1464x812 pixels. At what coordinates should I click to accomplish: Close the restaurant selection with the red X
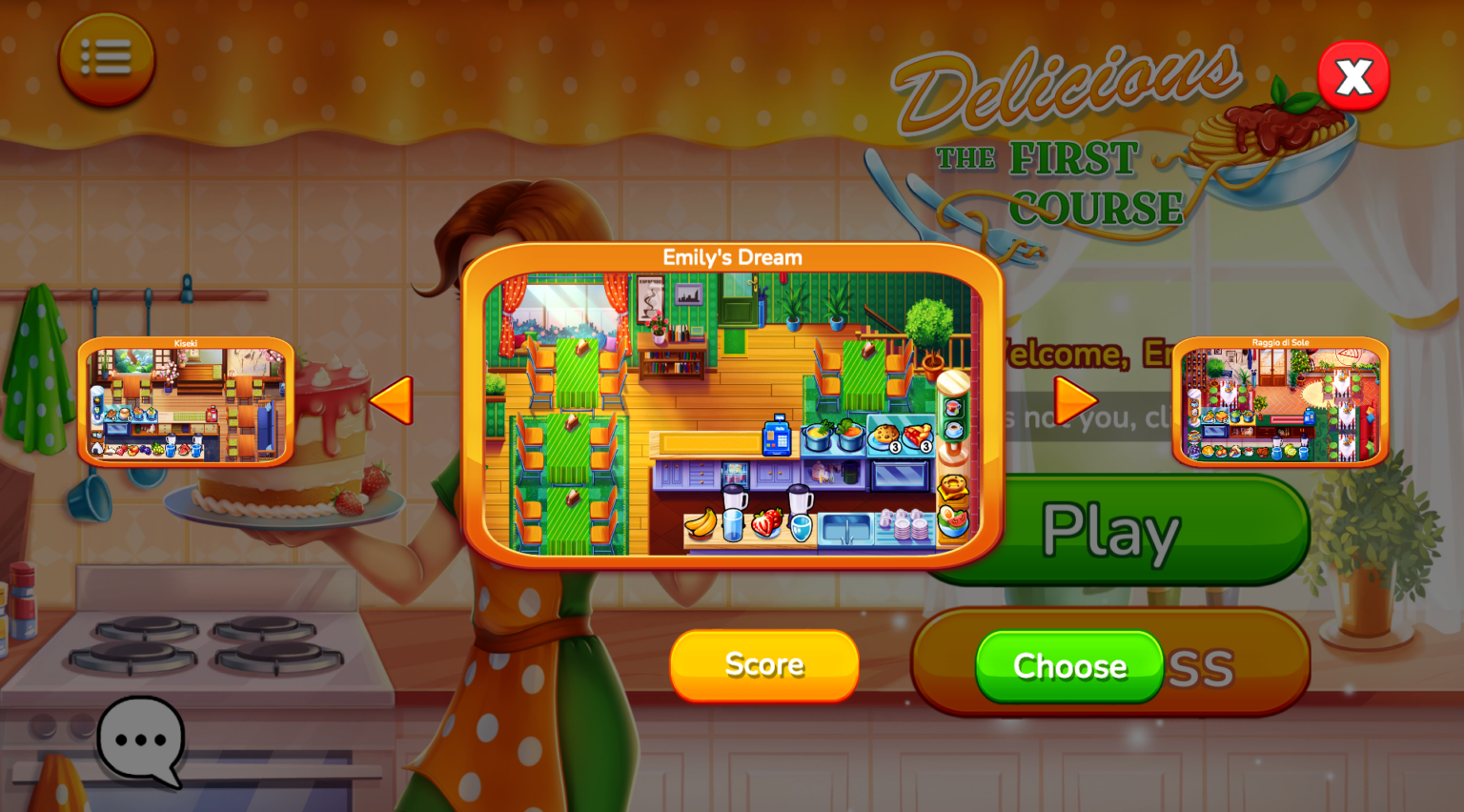point(1353,77)
